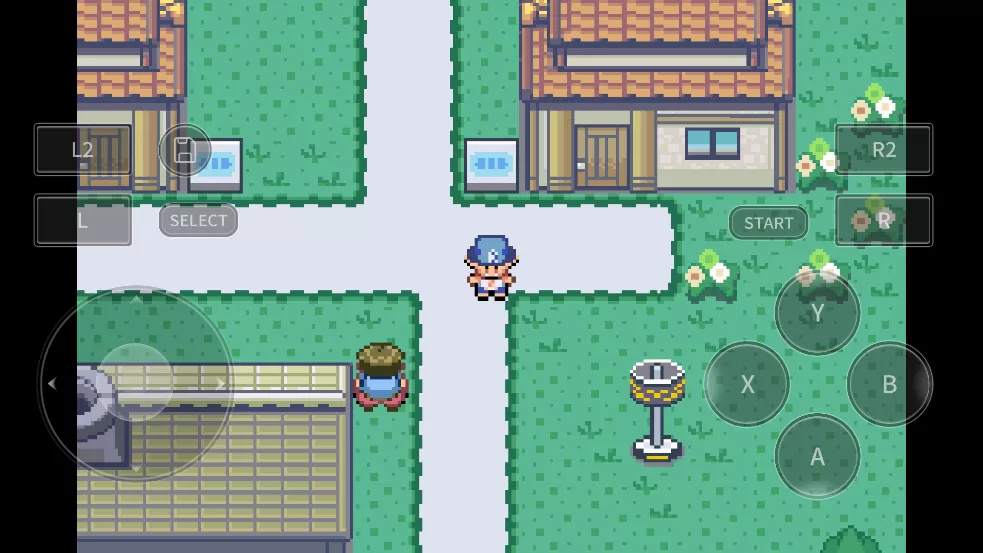Tap the SELECT button
The width and height of the screenshot is (983, 553).
198,220
